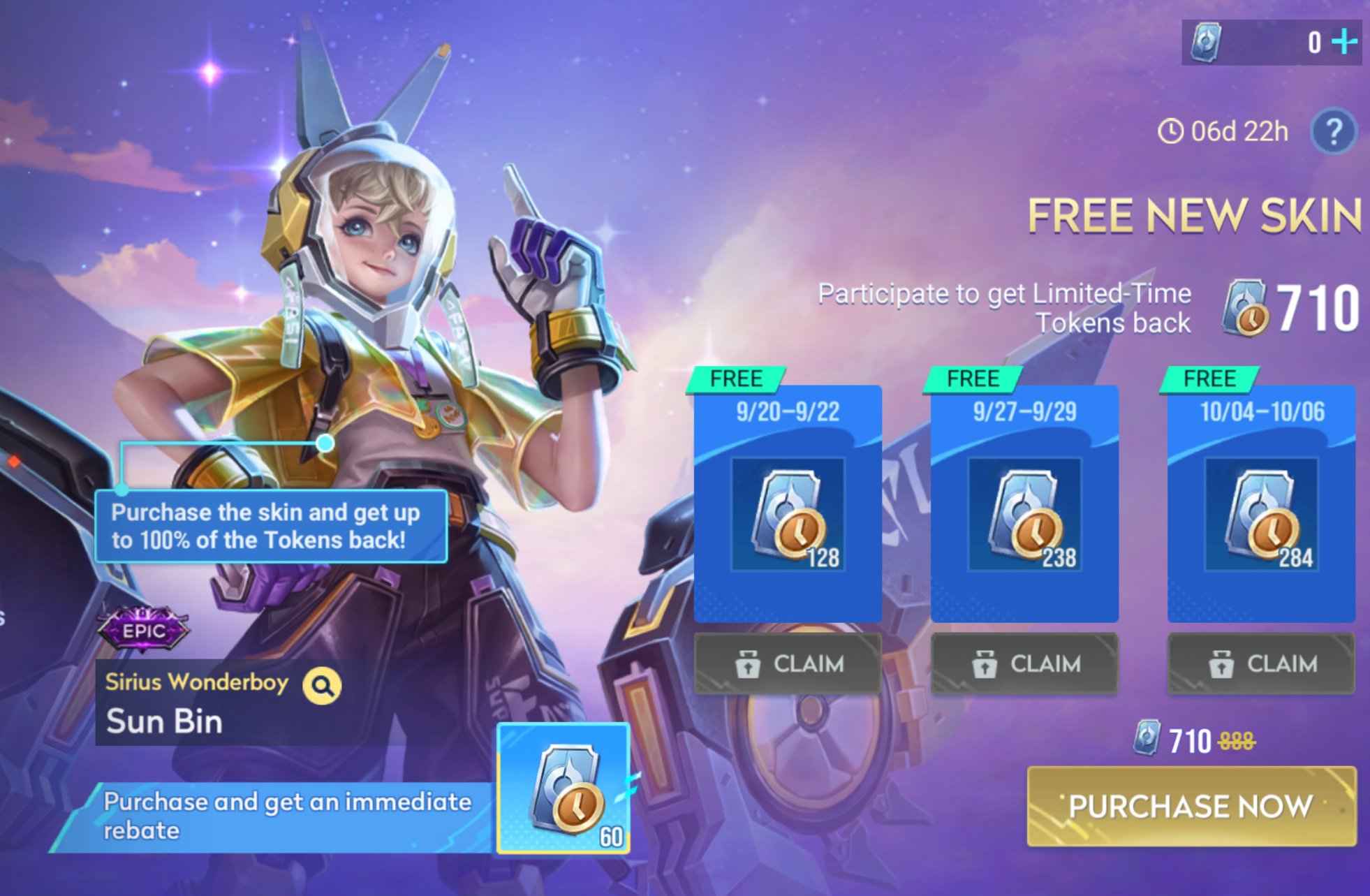Select the 238 token reward card

tap(1024, 514)
